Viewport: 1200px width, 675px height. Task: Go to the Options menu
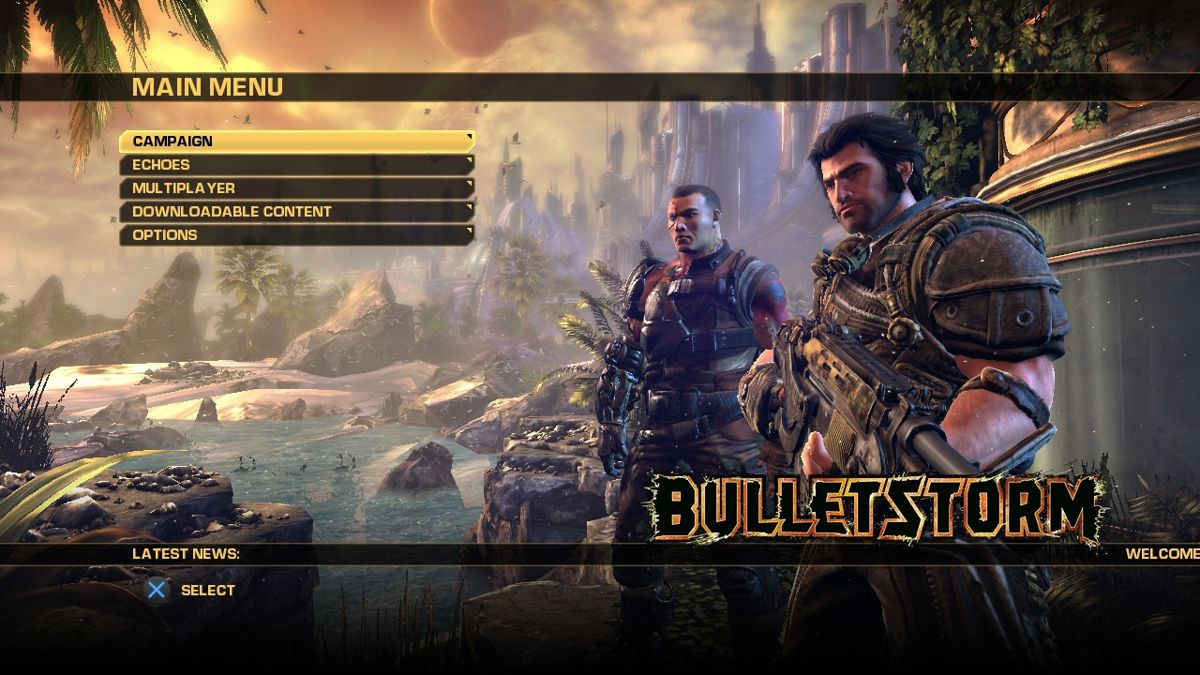click(296, 235)
